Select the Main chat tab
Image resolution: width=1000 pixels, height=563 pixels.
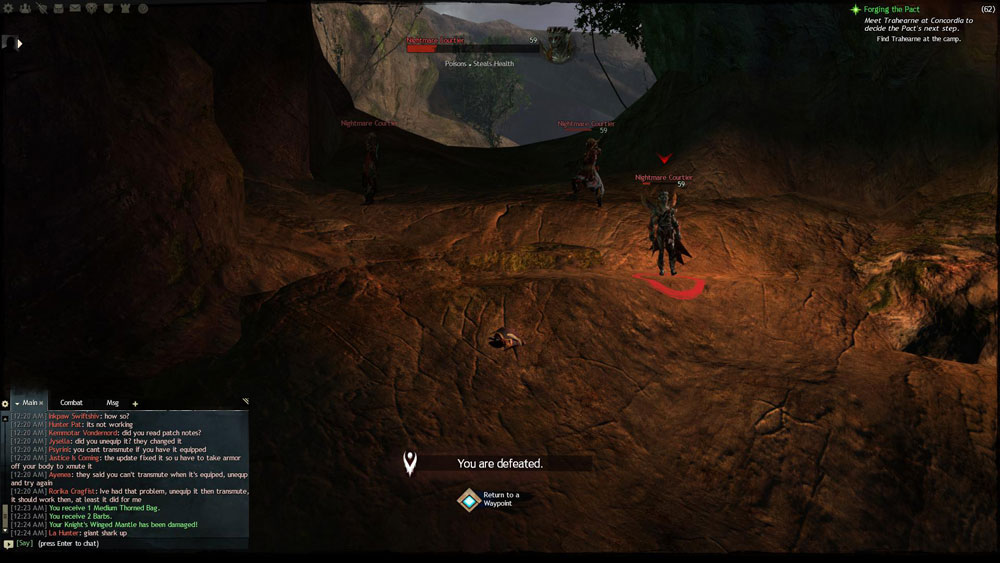click(x=30, y=402)
